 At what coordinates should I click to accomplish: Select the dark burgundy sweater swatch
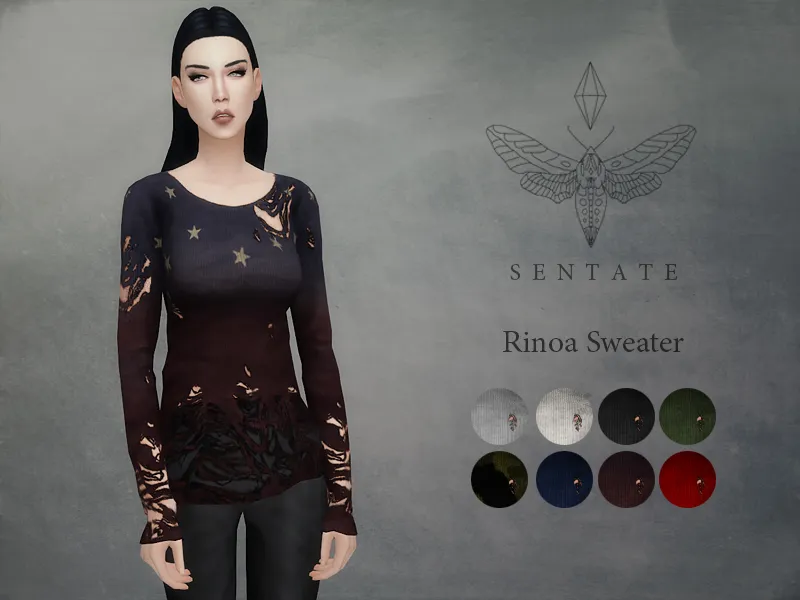tap(626, 479)
